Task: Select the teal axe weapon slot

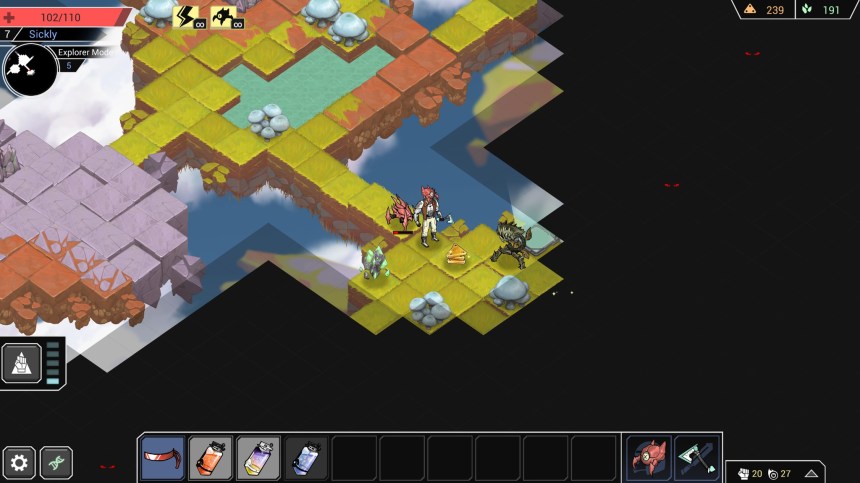Action: (x=696, y=458)
